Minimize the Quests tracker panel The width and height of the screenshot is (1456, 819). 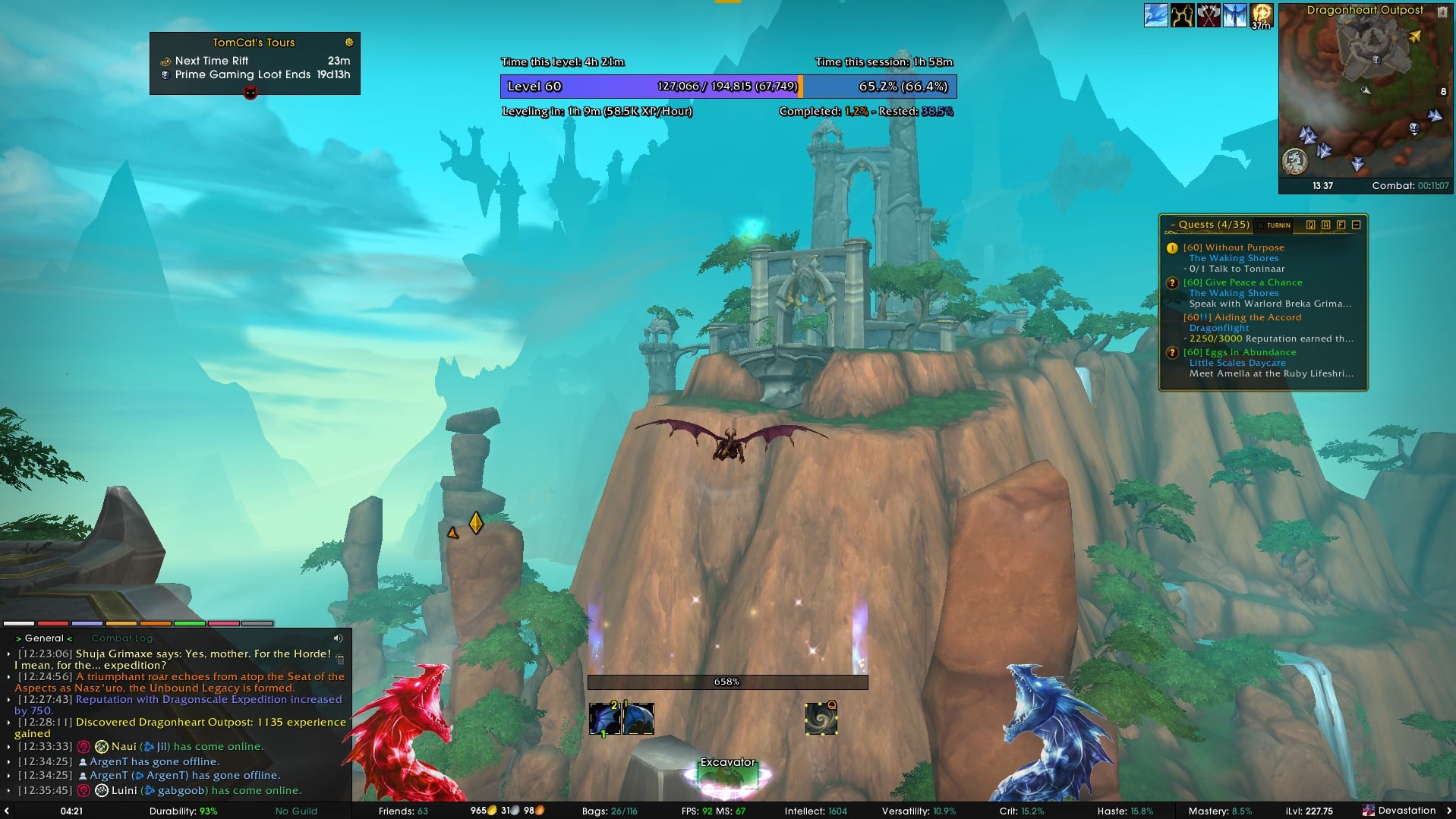[1357, 225]
